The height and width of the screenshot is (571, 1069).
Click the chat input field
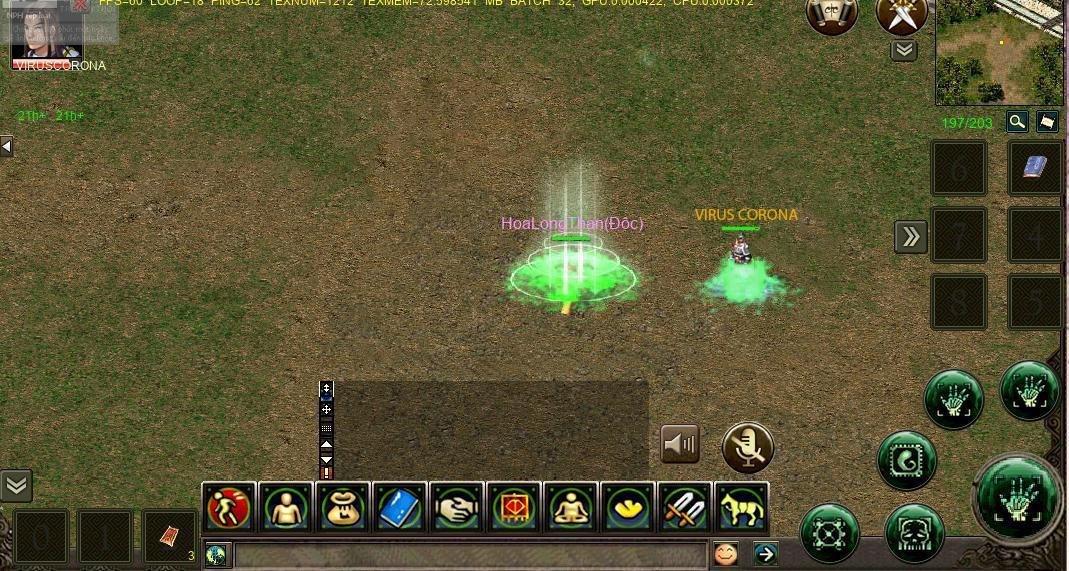470,555
